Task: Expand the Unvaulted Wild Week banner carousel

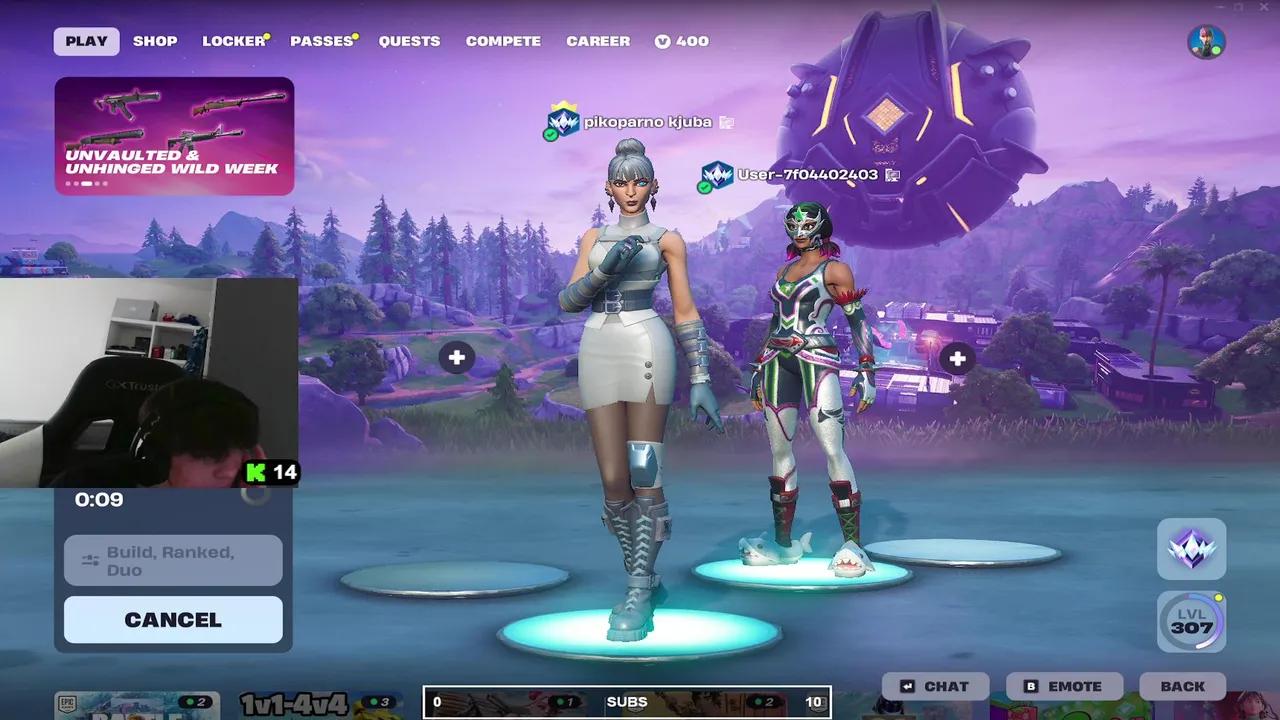Action: click(174, 136)
